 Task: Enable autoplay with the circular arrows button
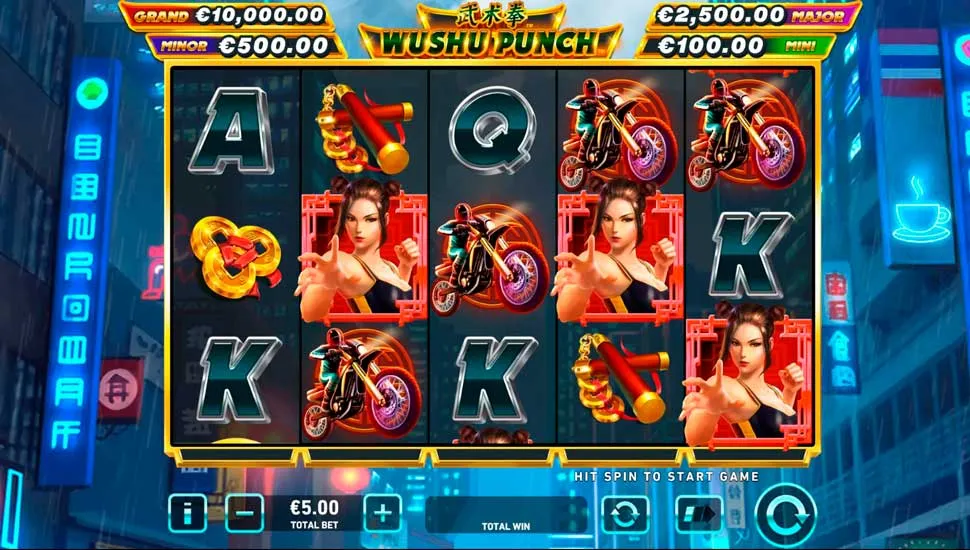click(x=625, y=514)
